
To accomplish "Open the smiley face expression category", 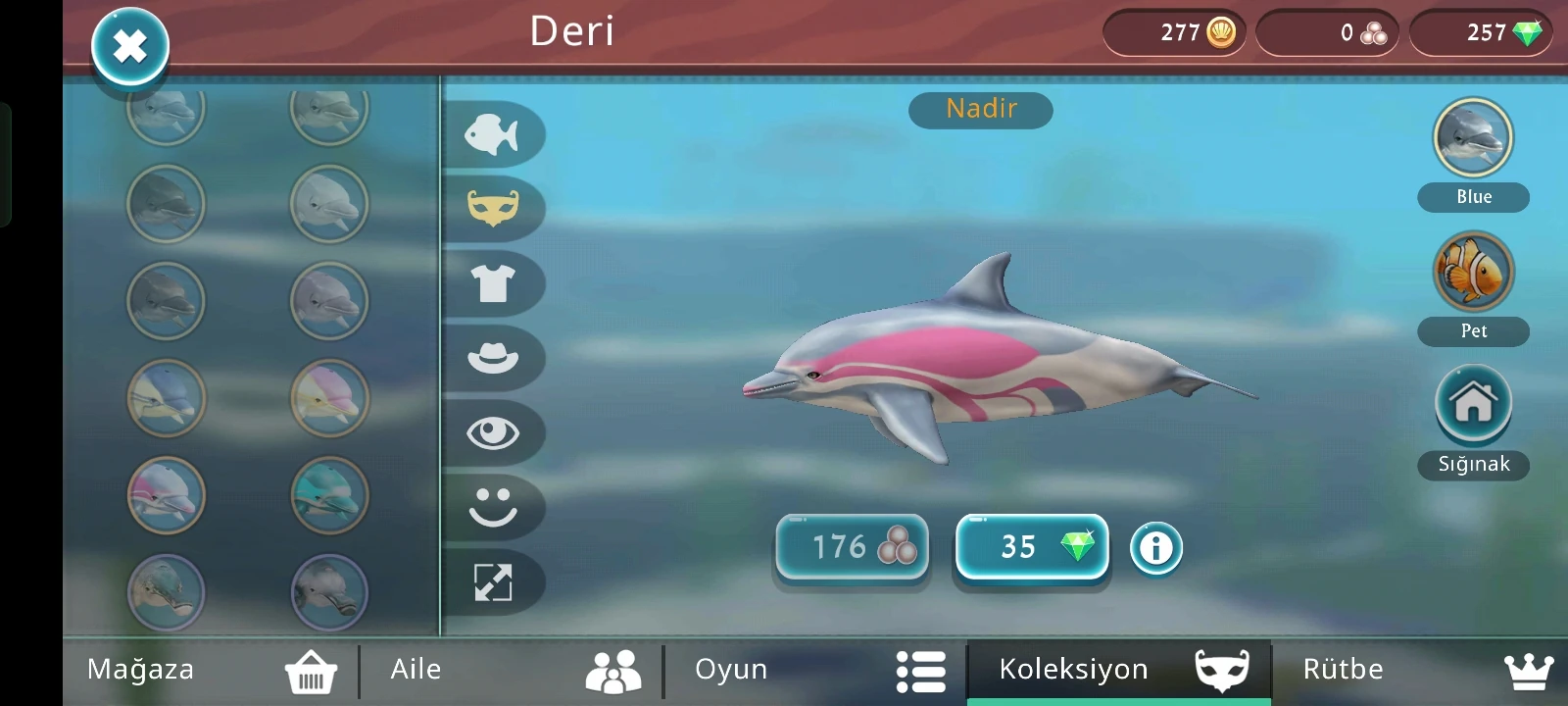I will pyautogui.click(x=496, y=508).
